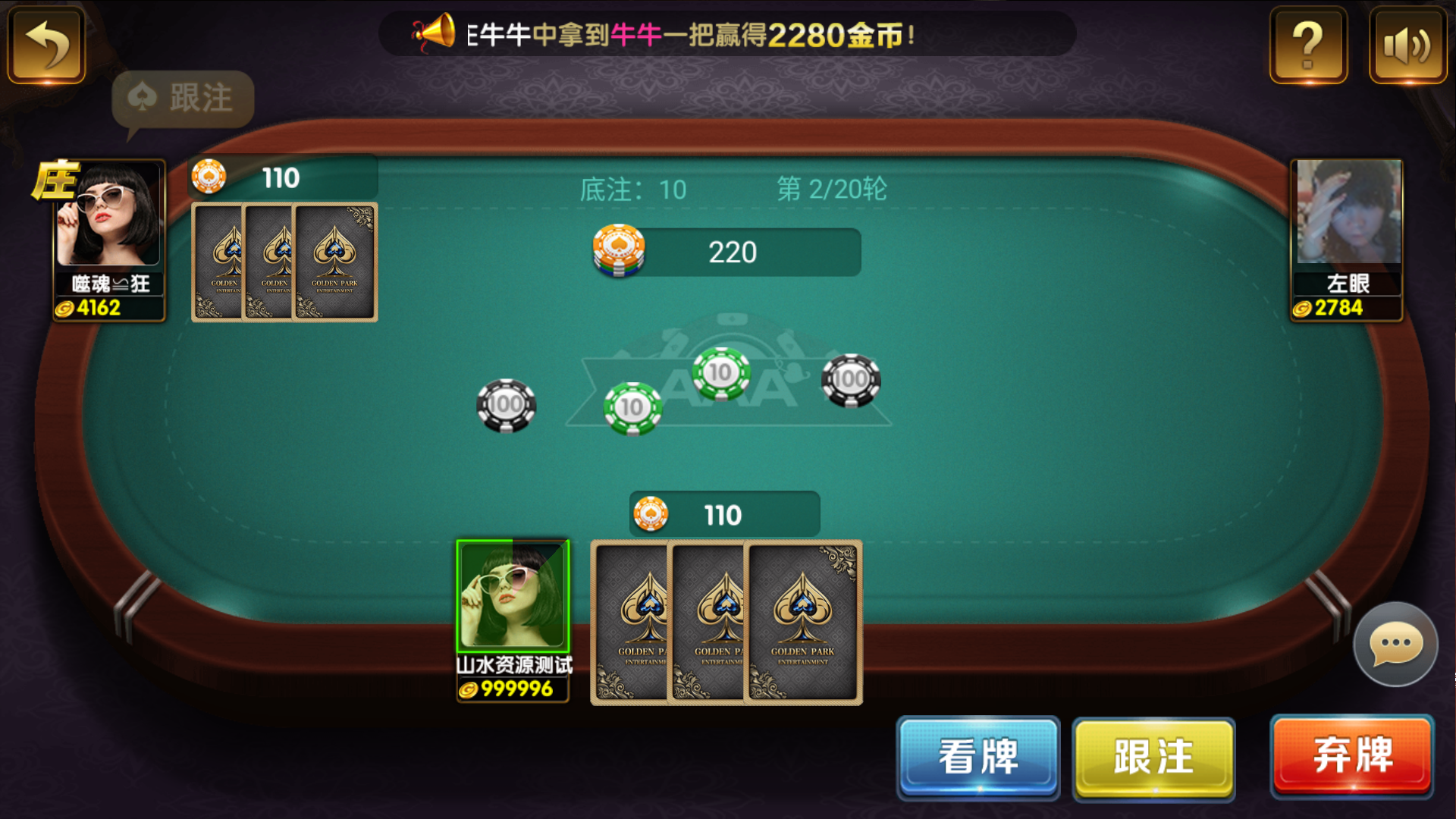This screenshot has width=1456, height=819.
Task: Click the 220 pot amount bar
Action: (x=733, y=251)
